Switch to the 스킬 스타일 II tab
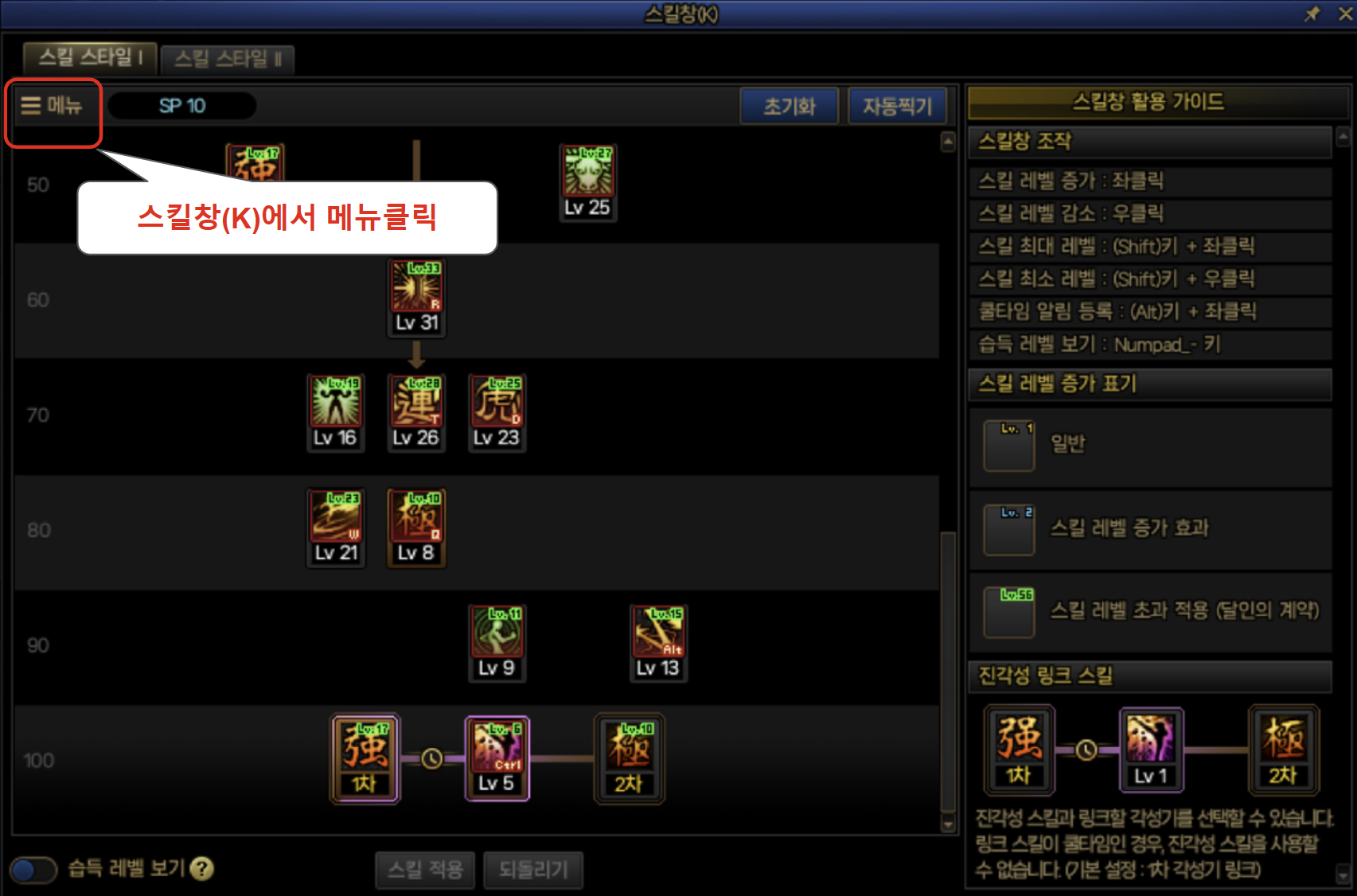This screenshot has height=896, width=1357. pyautogui.click(x=228, y=58)
